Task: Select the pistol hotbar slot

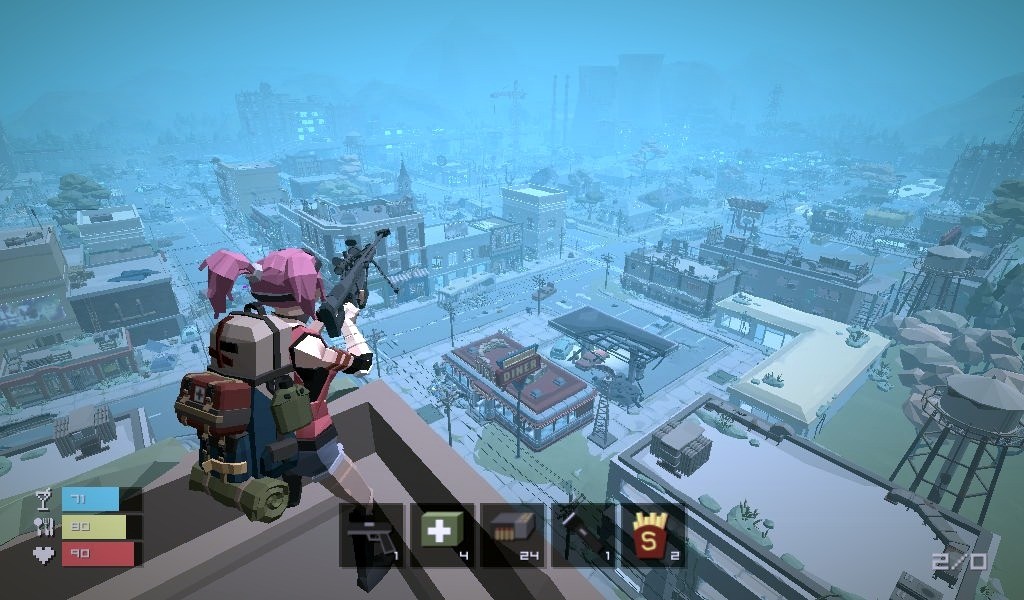Action: (x=371, y=535)
